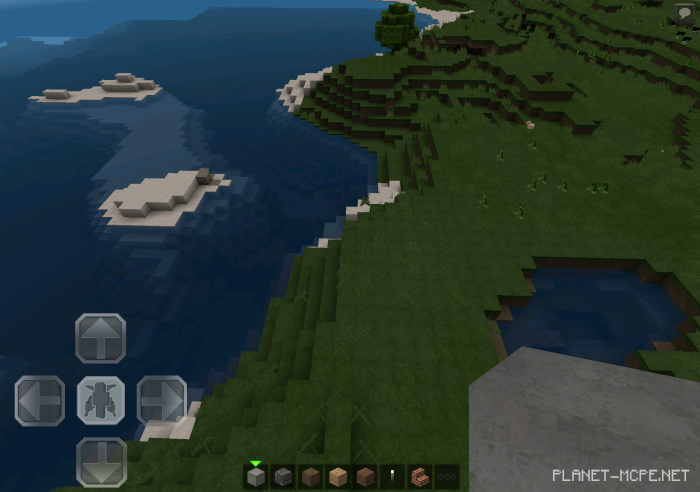Viewport: 700px width, 492px height.
Task: Select the brick stairs hotbar slot
Action: pyautogui.click(x=420, y=477)
